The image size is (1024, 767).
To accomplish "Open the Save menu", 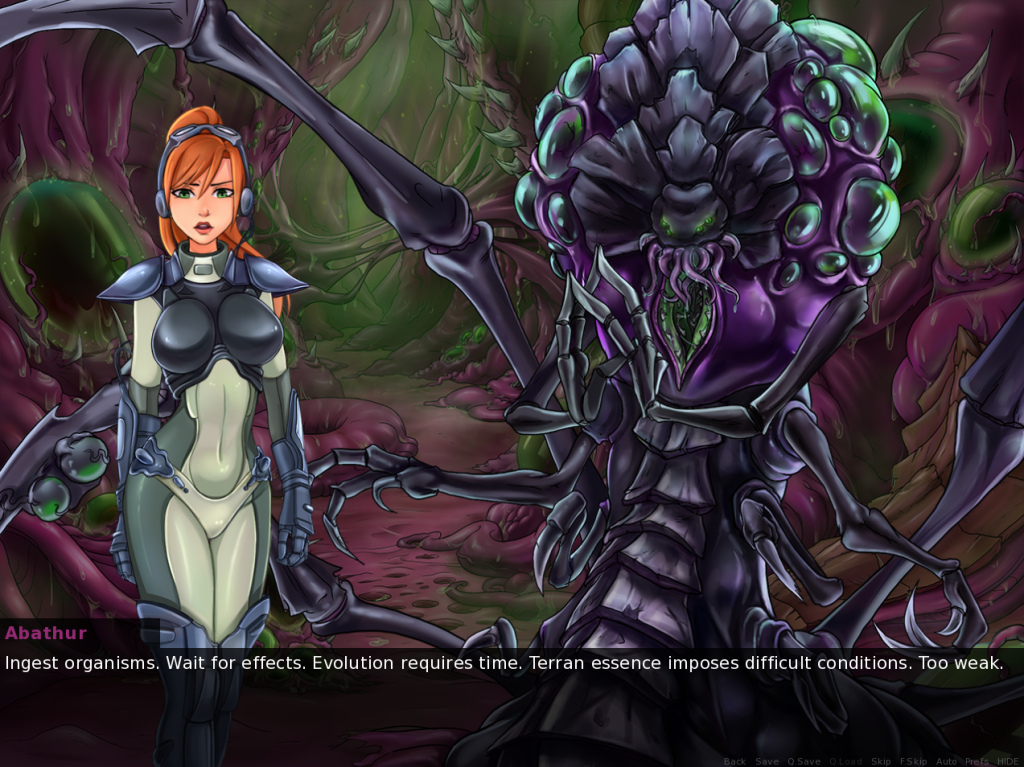I will point(767,762).
